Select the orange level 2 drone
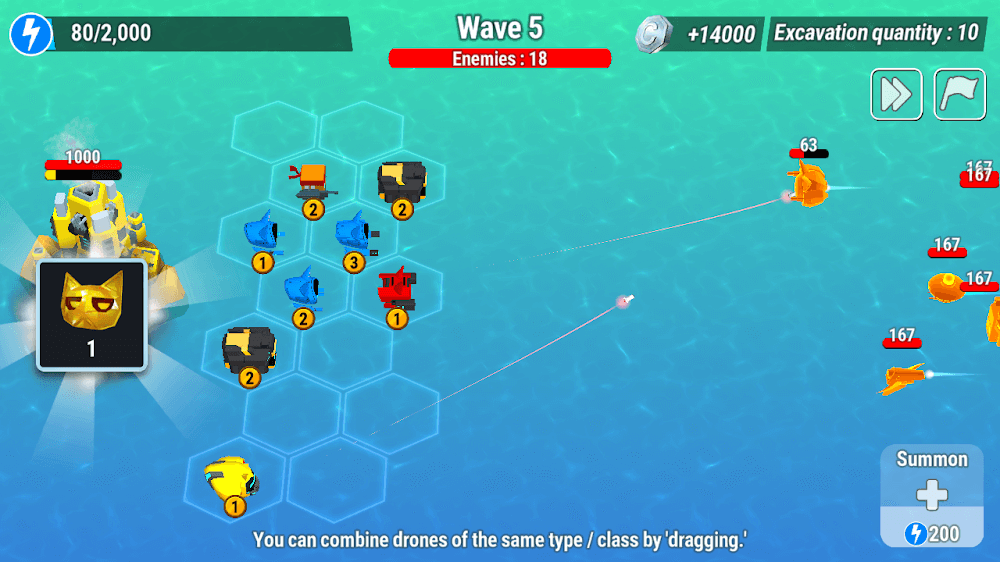 312,185
